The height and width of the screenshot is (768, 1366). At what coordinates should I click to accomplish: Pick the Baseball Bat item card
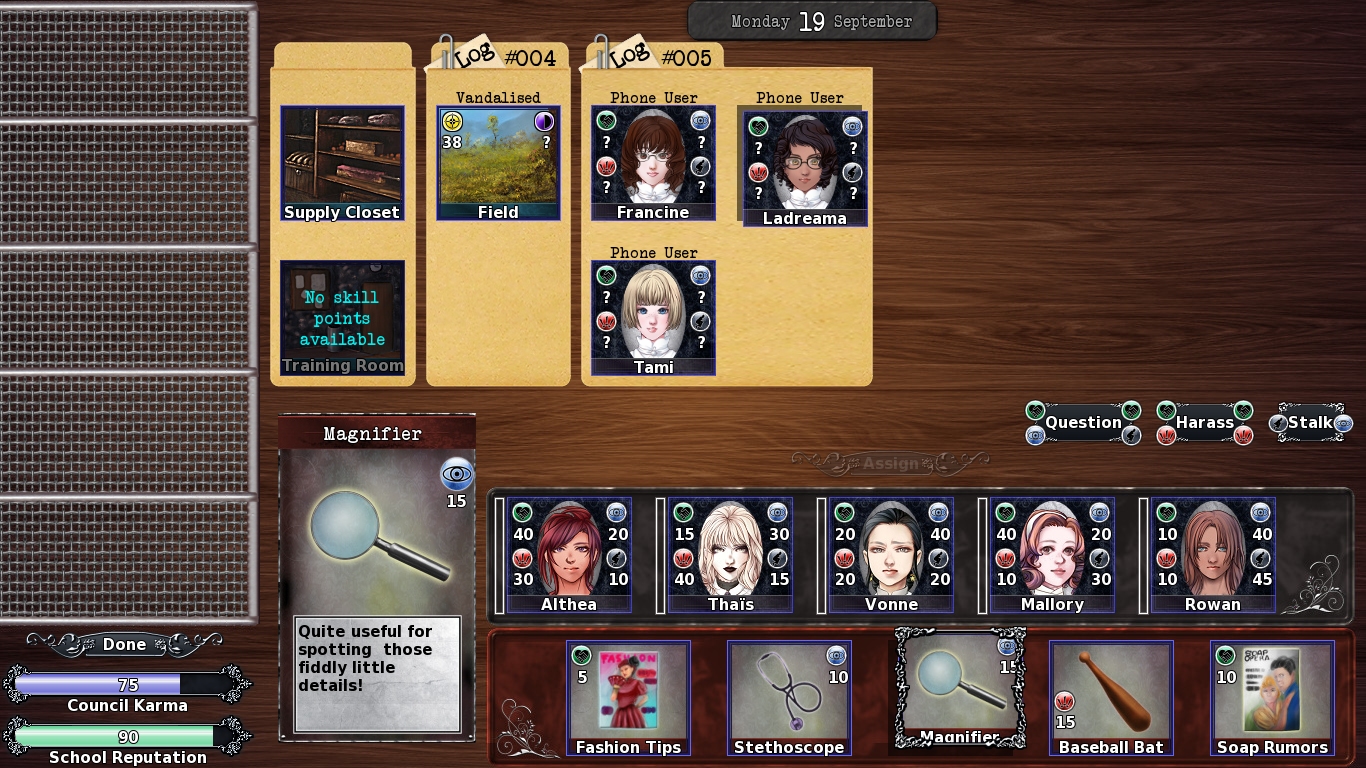tap(1111, 698)
